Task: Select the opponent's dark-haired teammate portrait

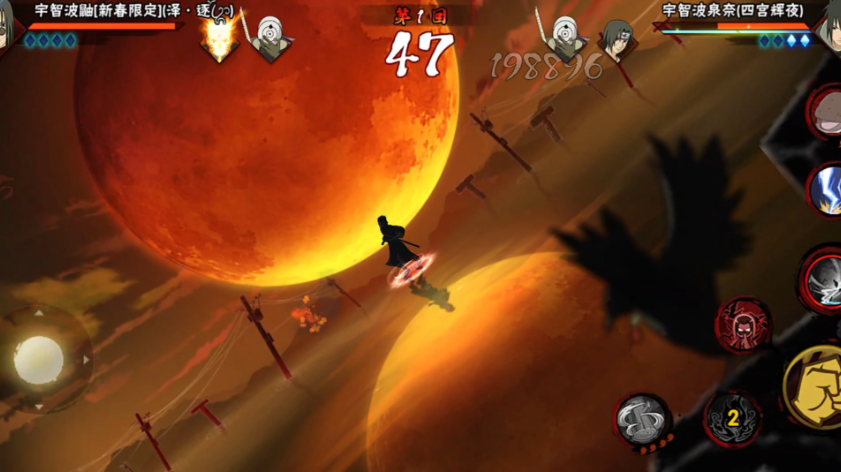Action: click(x=616, y=40)
